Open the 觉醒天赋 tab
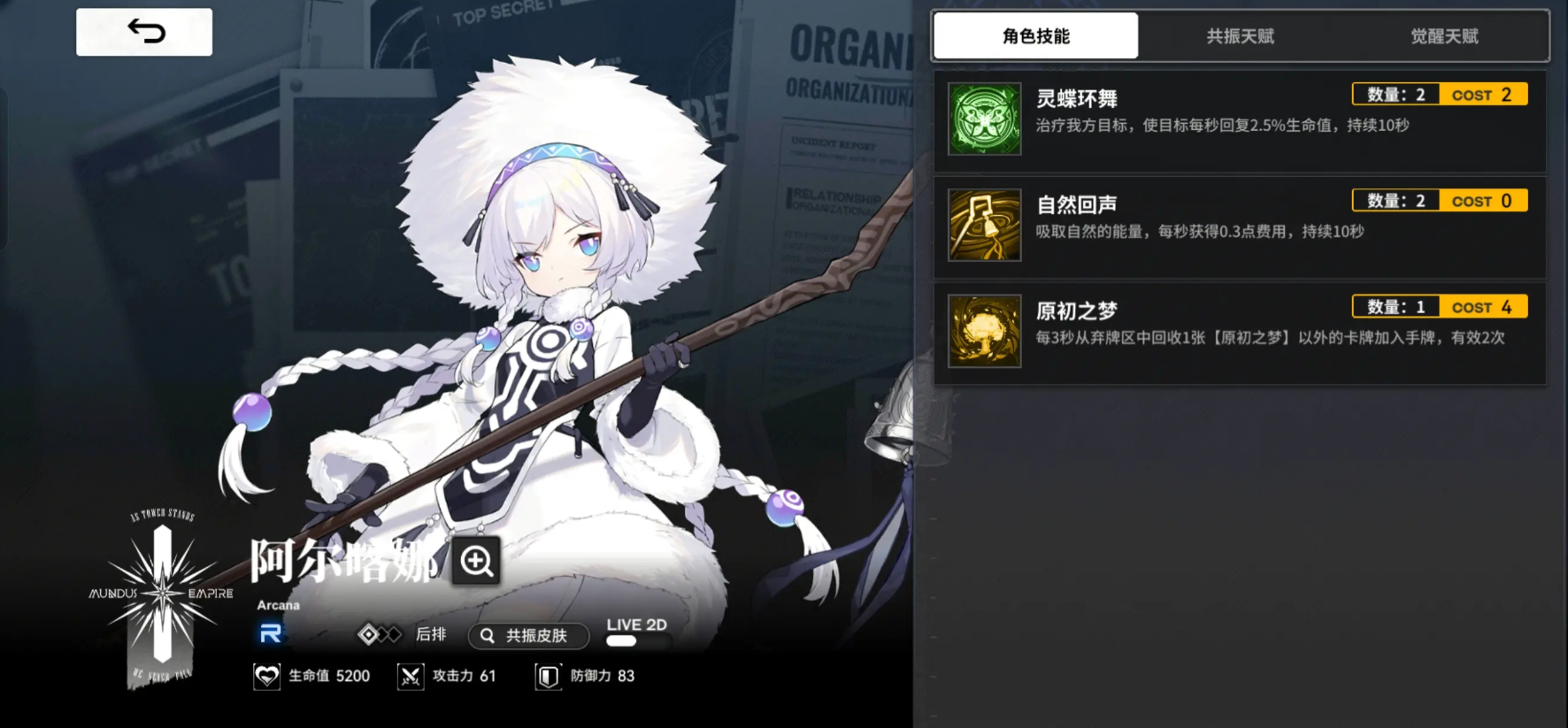This screenshot has height=728, width=1568. coord(1444,36)
